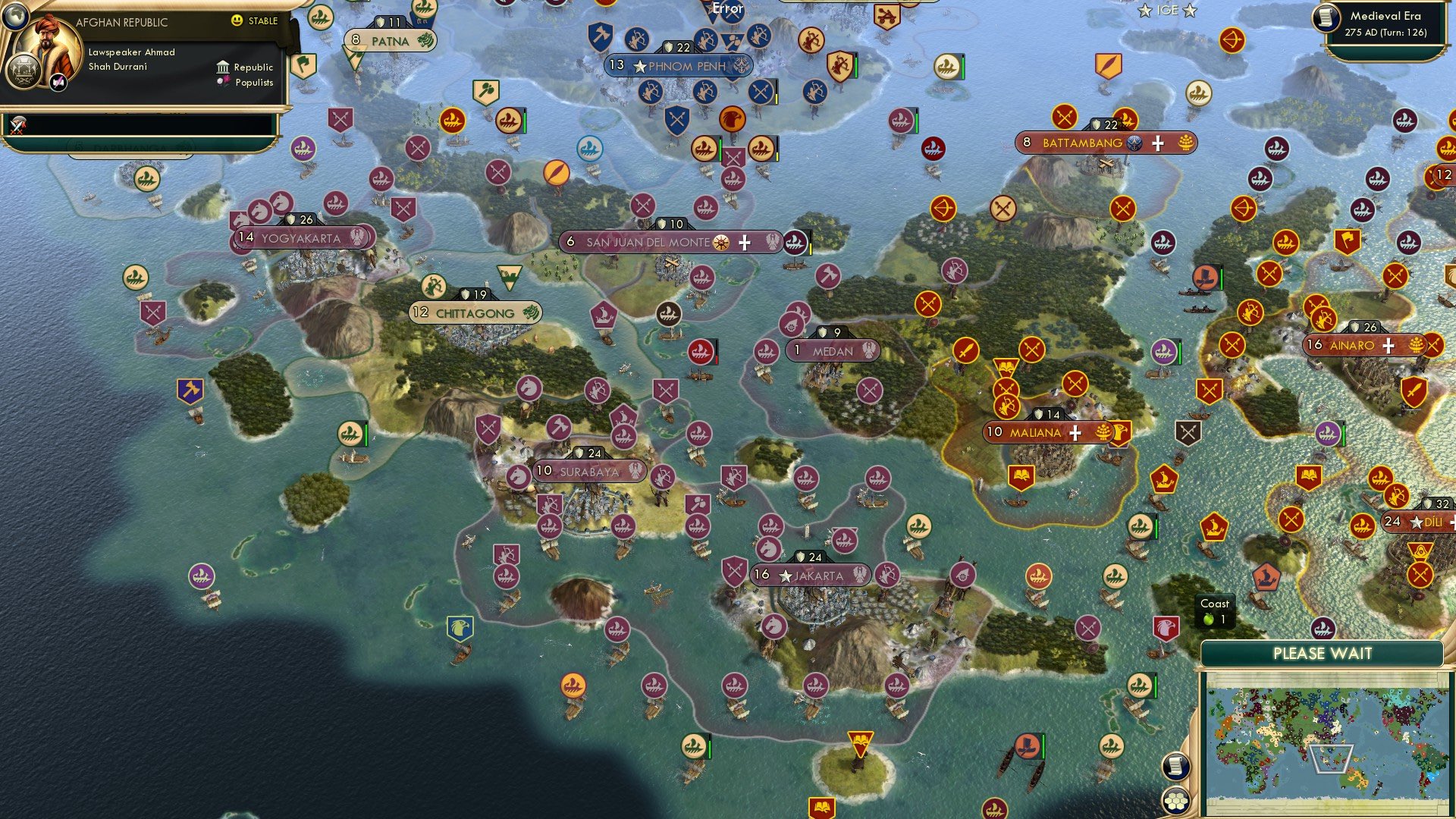Click the Chittagong city banner

coord(474,311)
